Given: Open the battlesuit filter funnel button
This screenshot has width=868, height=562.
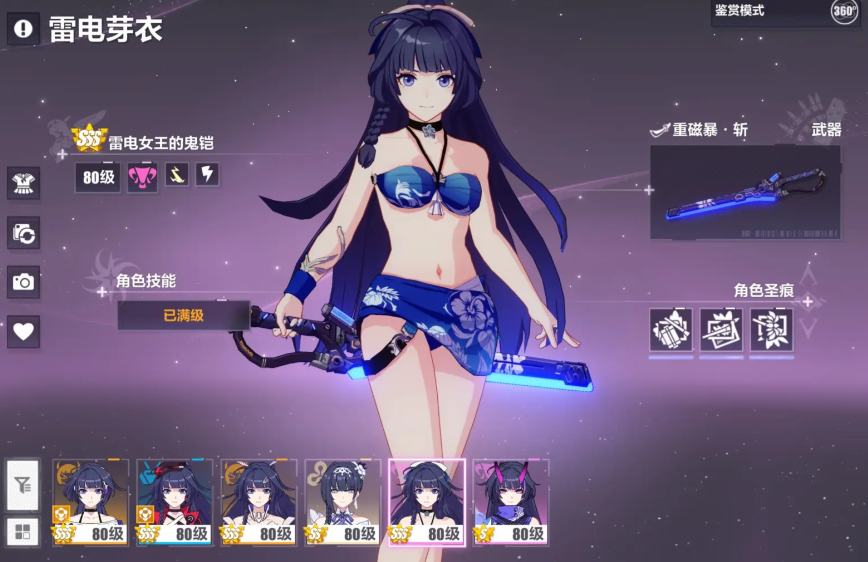Looking at the screenshot, I should pos(23,486).
